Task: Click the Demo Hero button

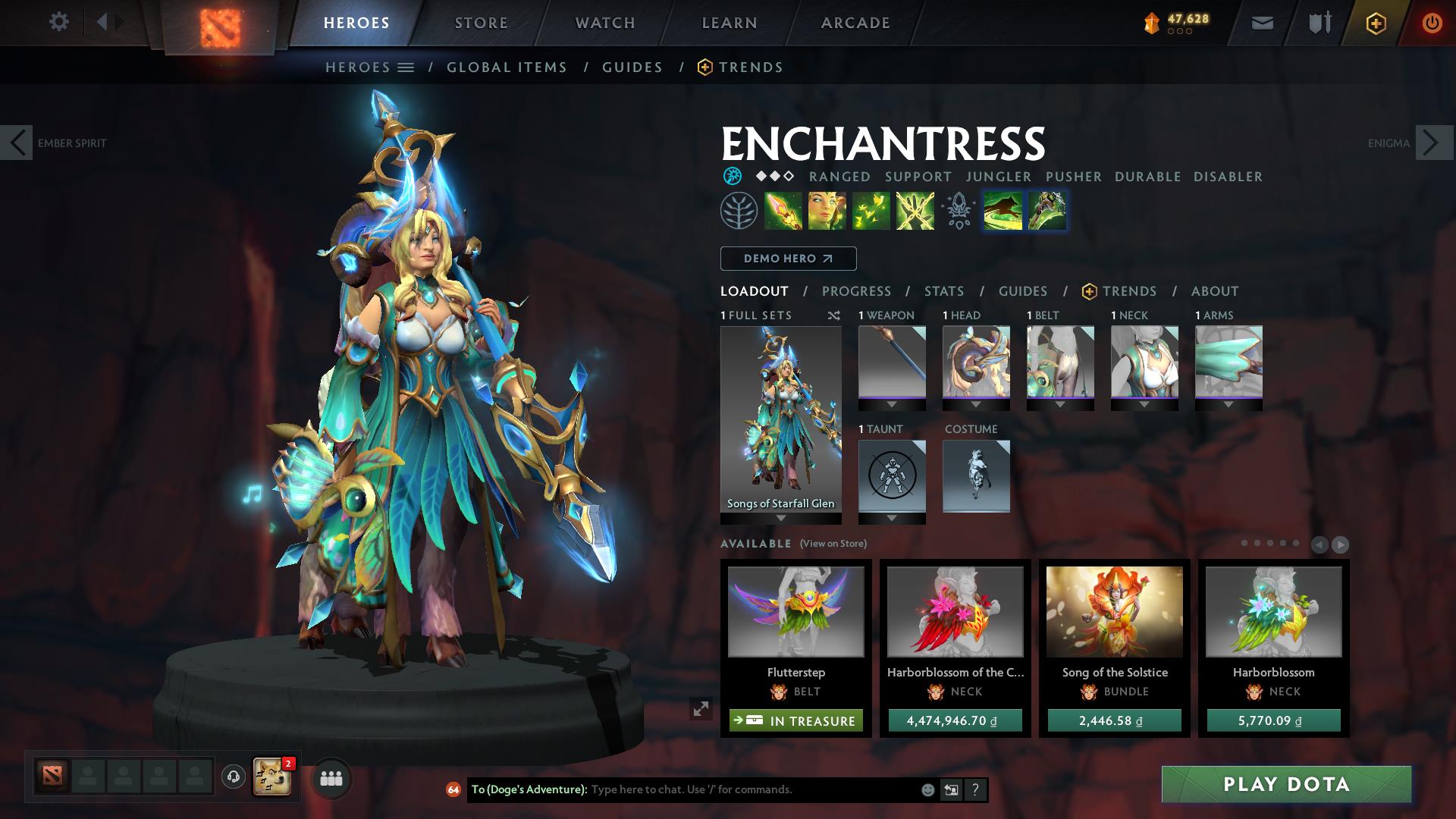Action: [786, 258]
